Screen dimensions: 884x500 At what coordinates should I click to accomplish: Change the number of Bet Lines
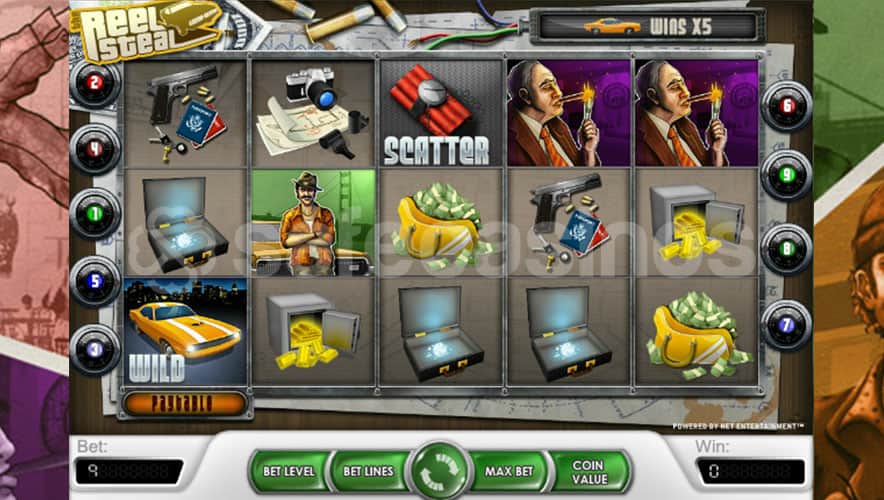tap(366, 471)
